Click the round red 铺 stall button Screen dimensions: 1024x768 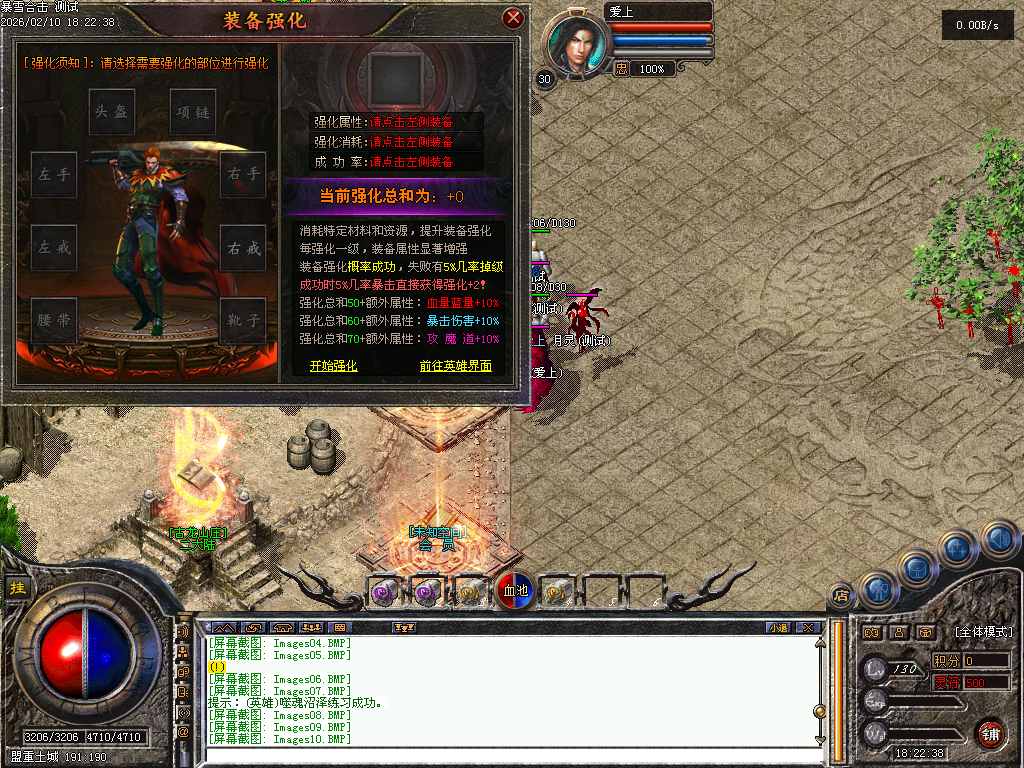tap(990, 733)
